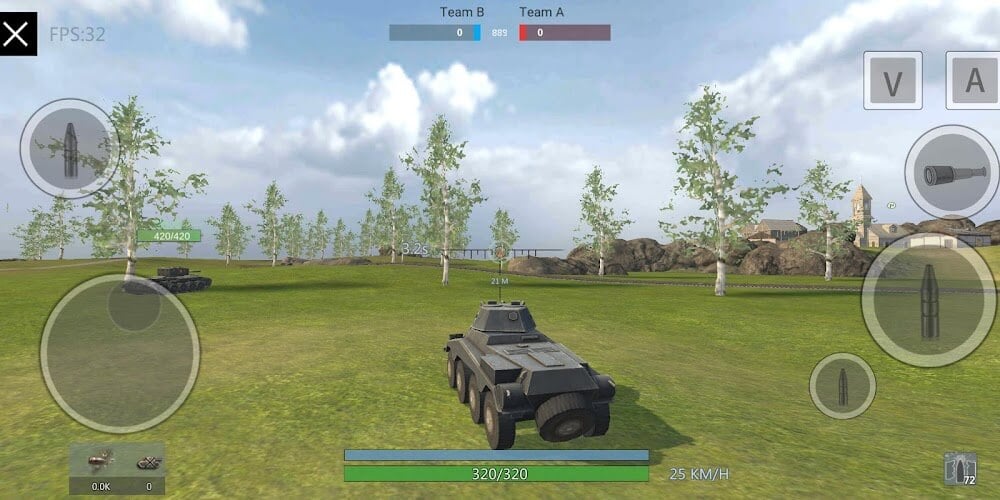
Task: Fire the main cannon with the large shell button
Action: pyautogui.click(x=928, y=301)
